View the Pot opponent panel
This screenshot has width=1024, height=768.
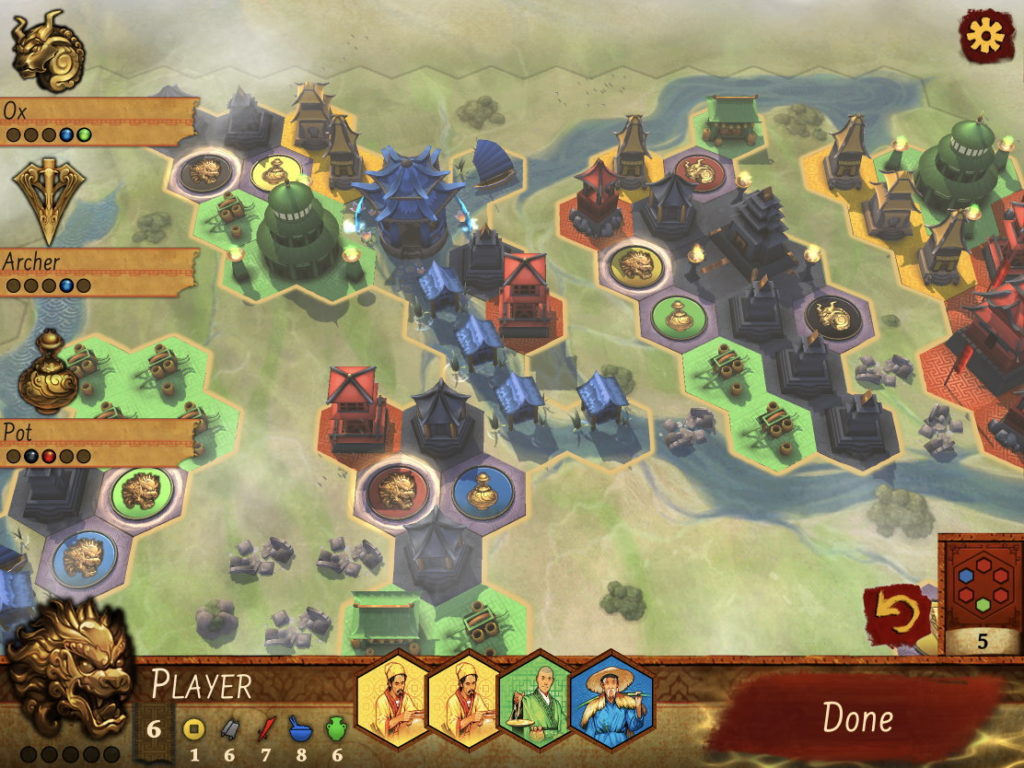pos(97,441)
